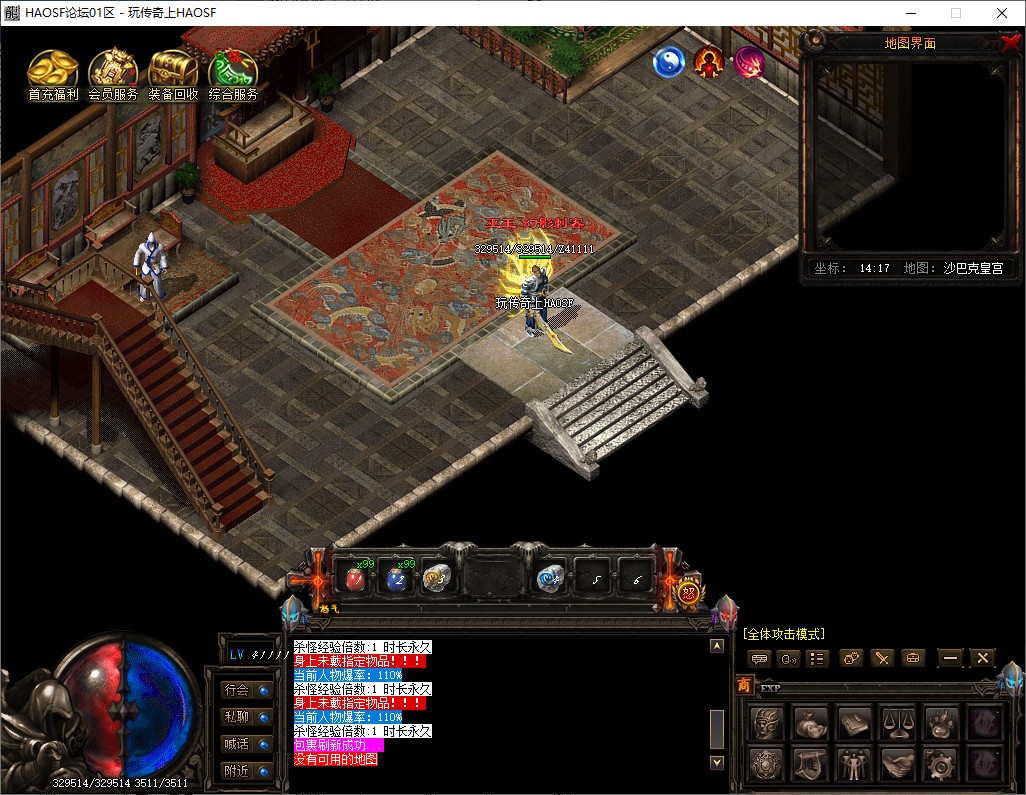The image size is (1026, 795).
Task: Open the helmeted head character icon
Action: click(x=767, y=722)
